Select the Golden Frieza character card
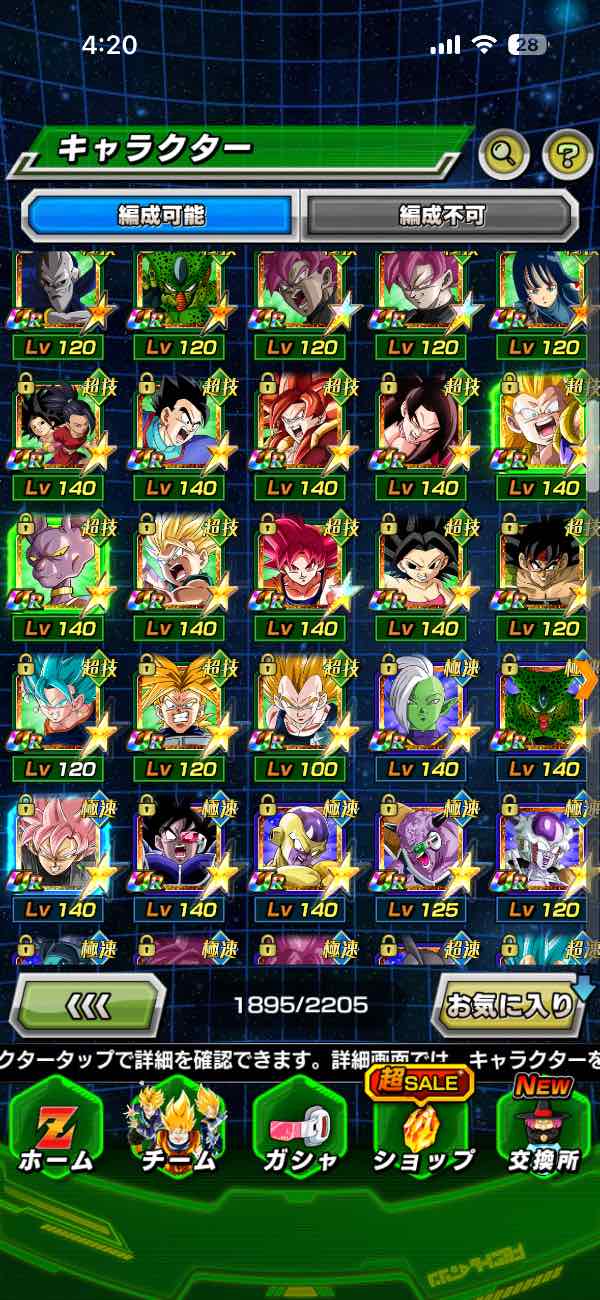Screen dimensions: 600x1300 tap(302, 845)
